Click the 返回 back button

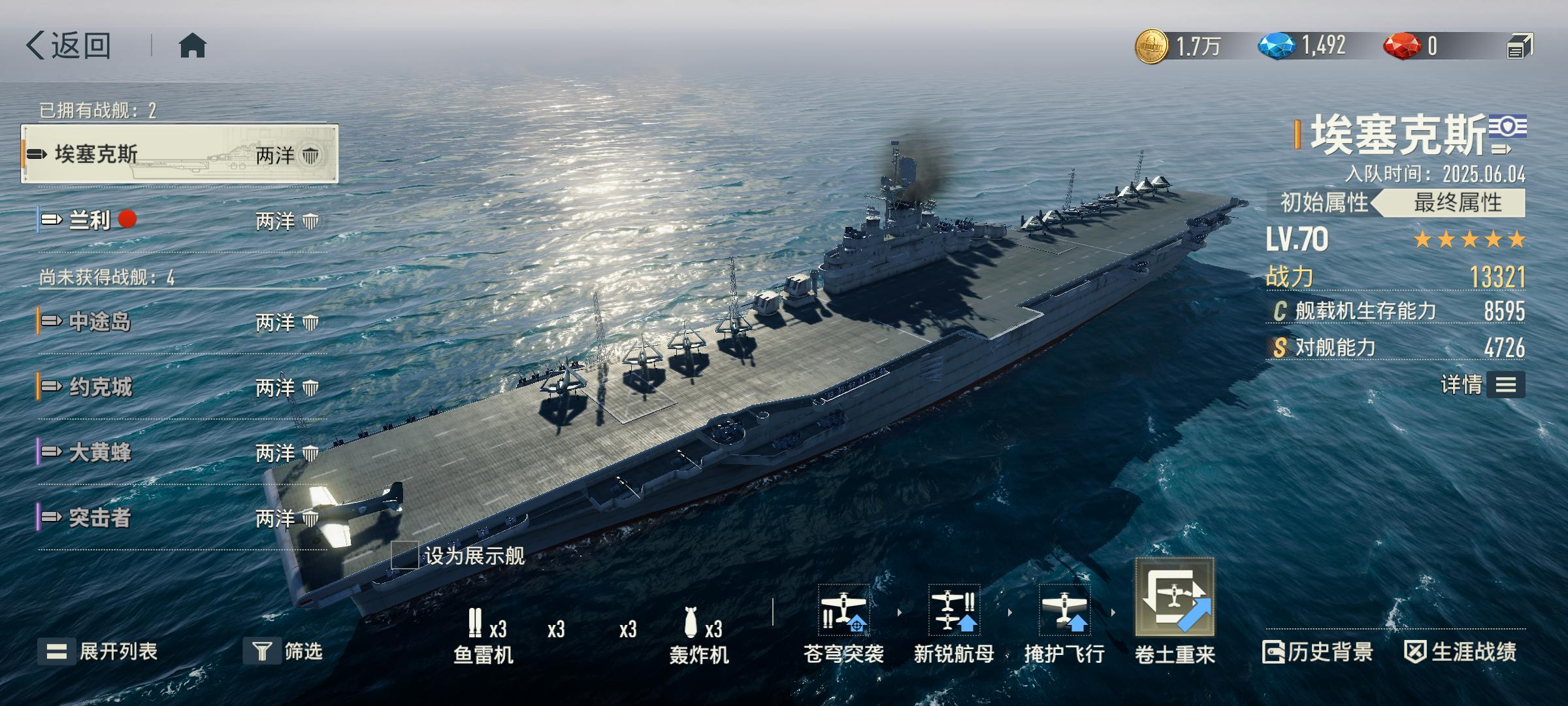coord(71,44)
